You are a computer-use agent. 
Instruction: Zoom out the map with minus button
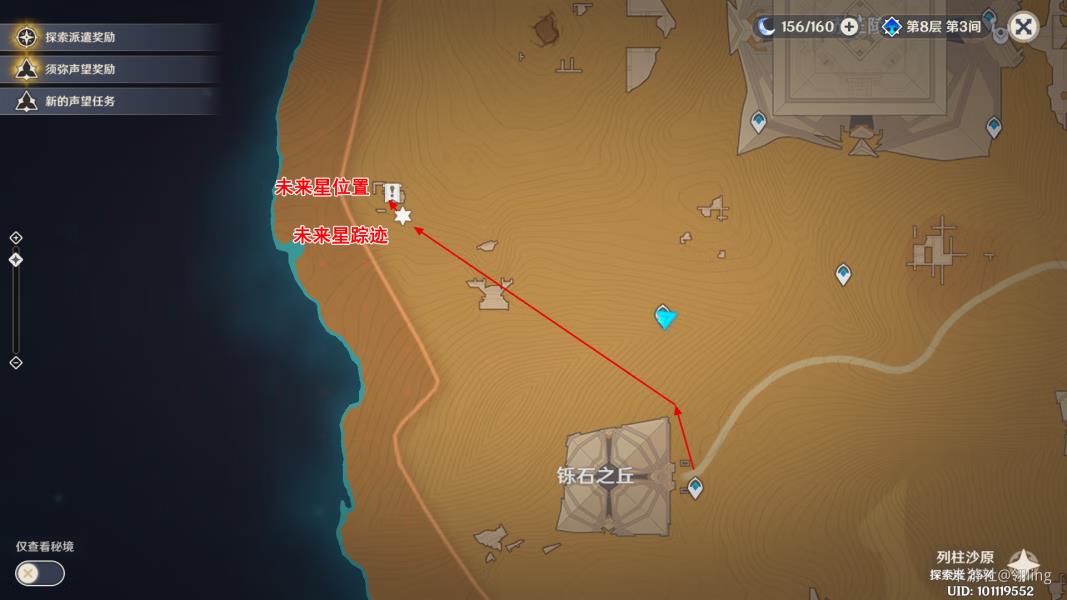pos(16,362)
